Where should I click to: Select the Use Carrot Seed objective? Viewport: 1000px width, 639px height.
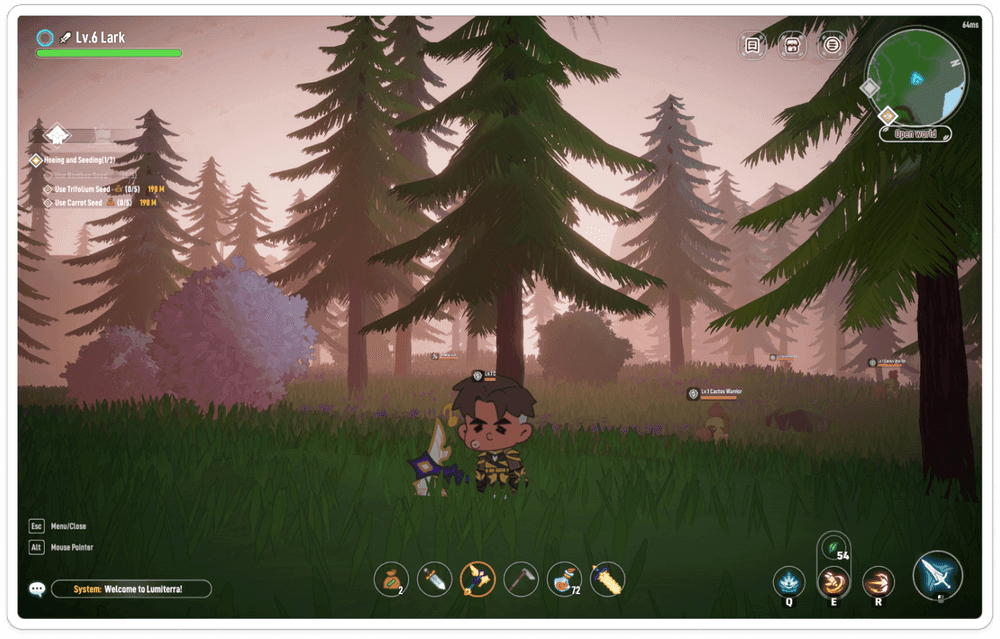78,202
